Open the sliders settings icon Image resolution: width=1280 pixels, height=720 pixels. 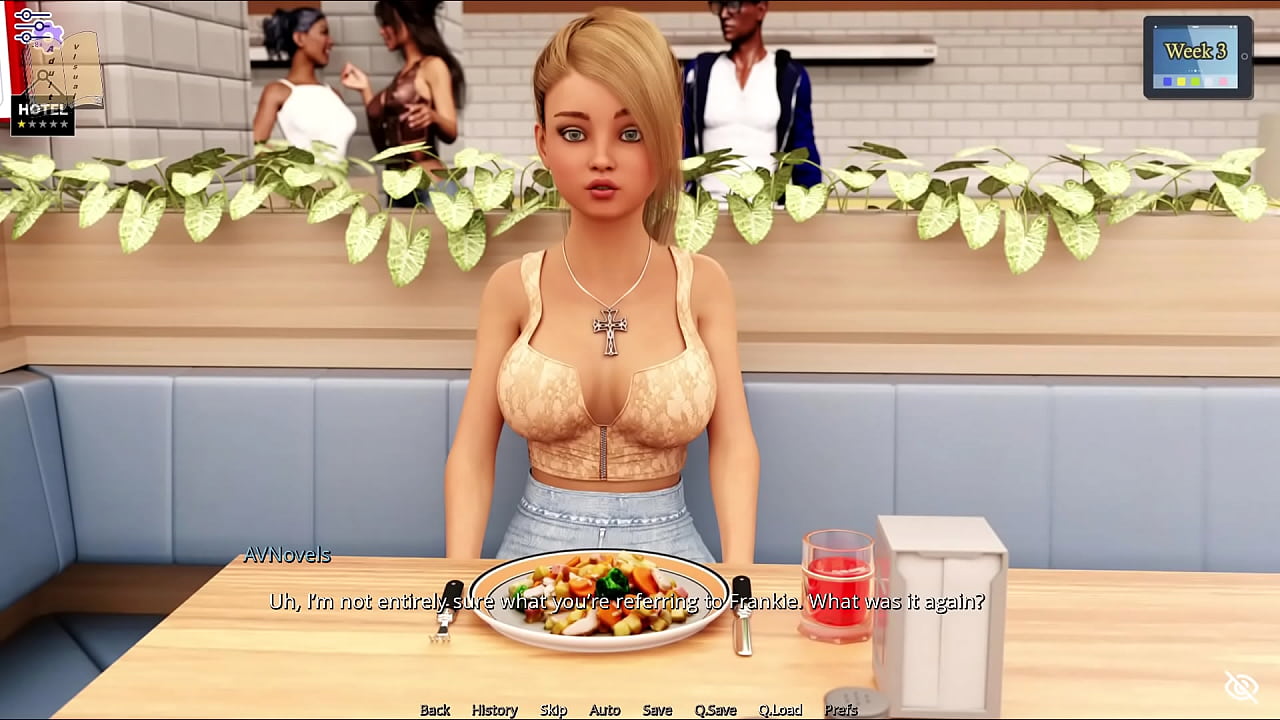tap(32, 25)
